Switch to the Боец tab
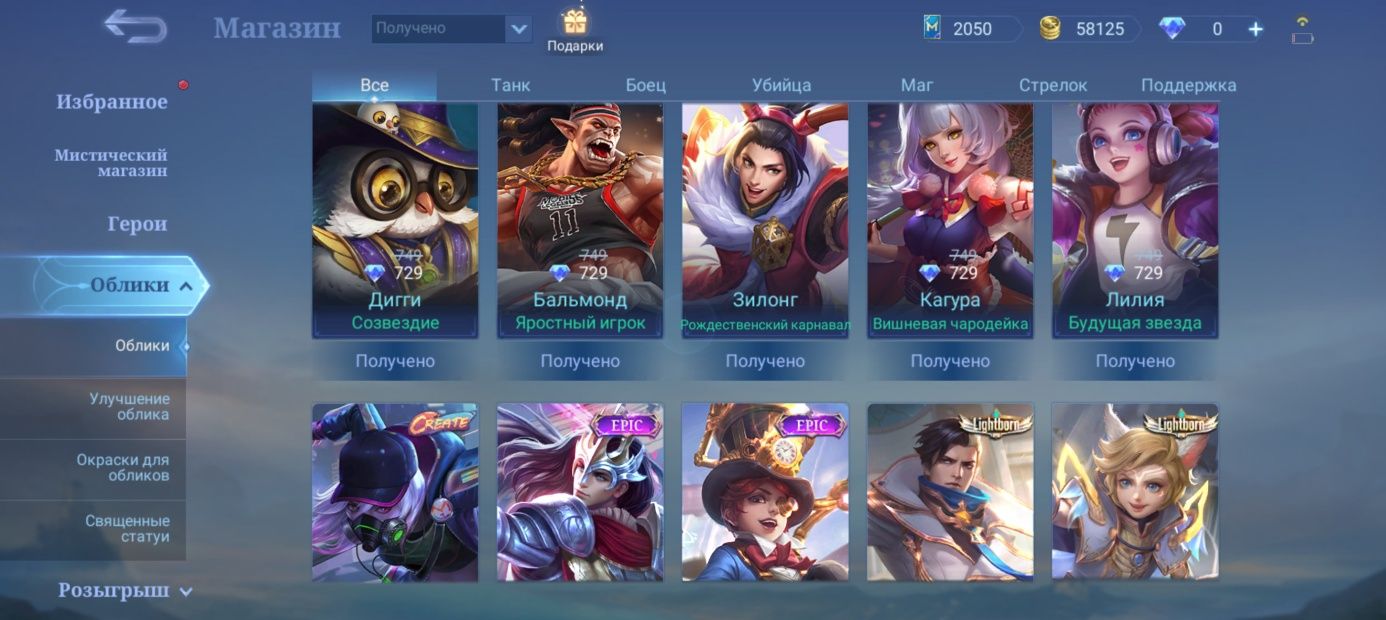Image resolution: width=1386 pixels, height=620 pixels. (x=646, y=86)
